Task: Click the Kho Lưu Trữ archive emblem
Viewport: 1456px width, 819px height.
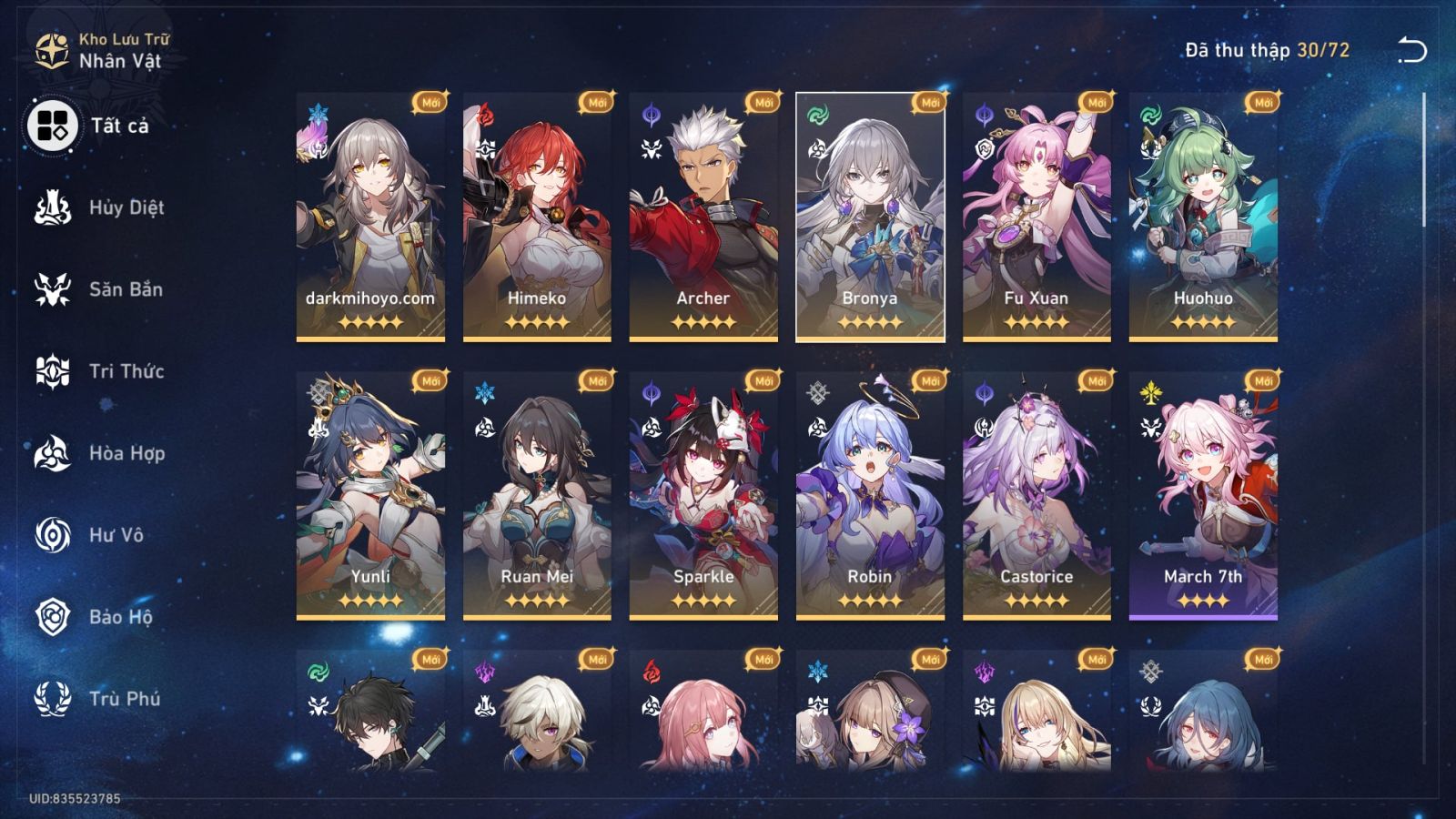Action: point(52,49)
